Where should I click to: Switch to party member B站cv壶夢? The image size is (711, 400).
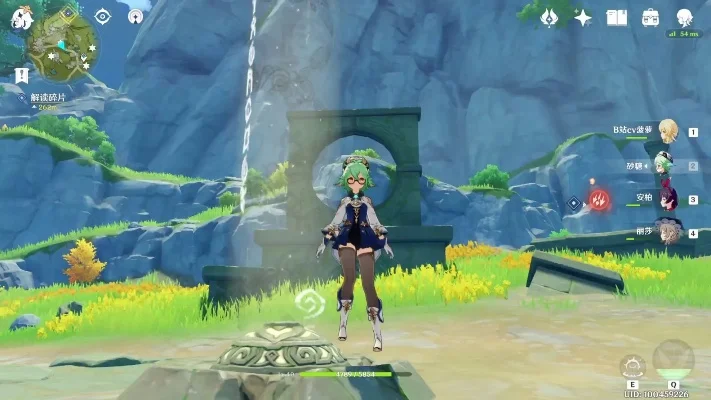[666, 131]
